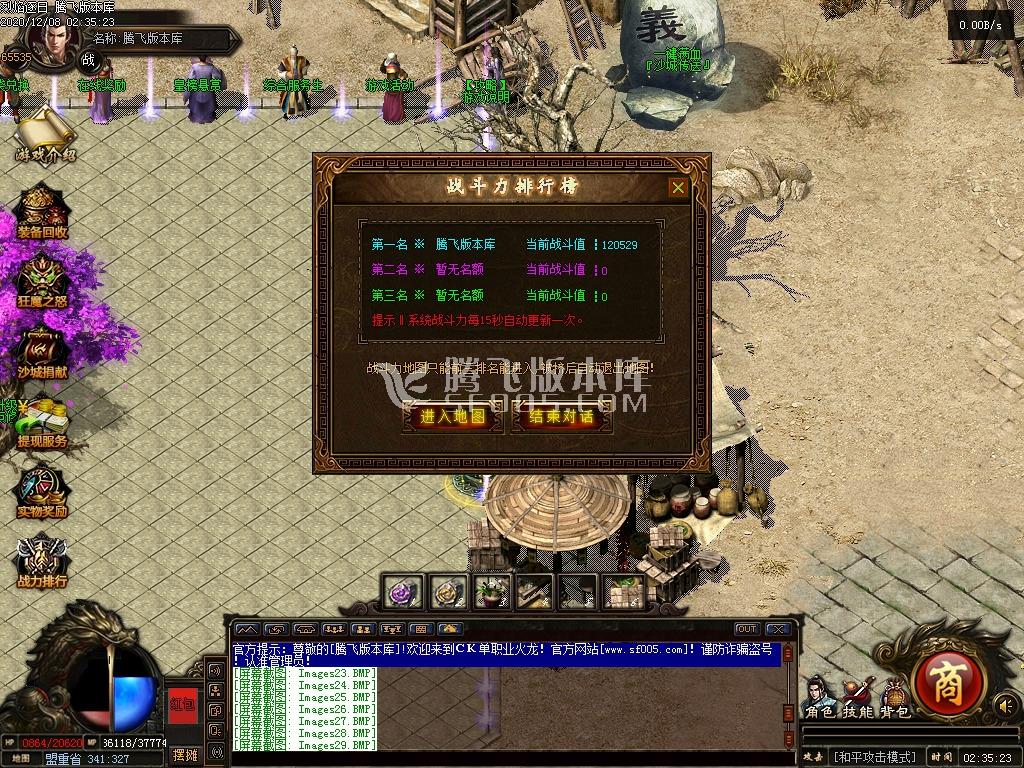Show the 战力排行 power ranking icon
The height and width of the screenshot is (768, 1024).
coord(42,561)
